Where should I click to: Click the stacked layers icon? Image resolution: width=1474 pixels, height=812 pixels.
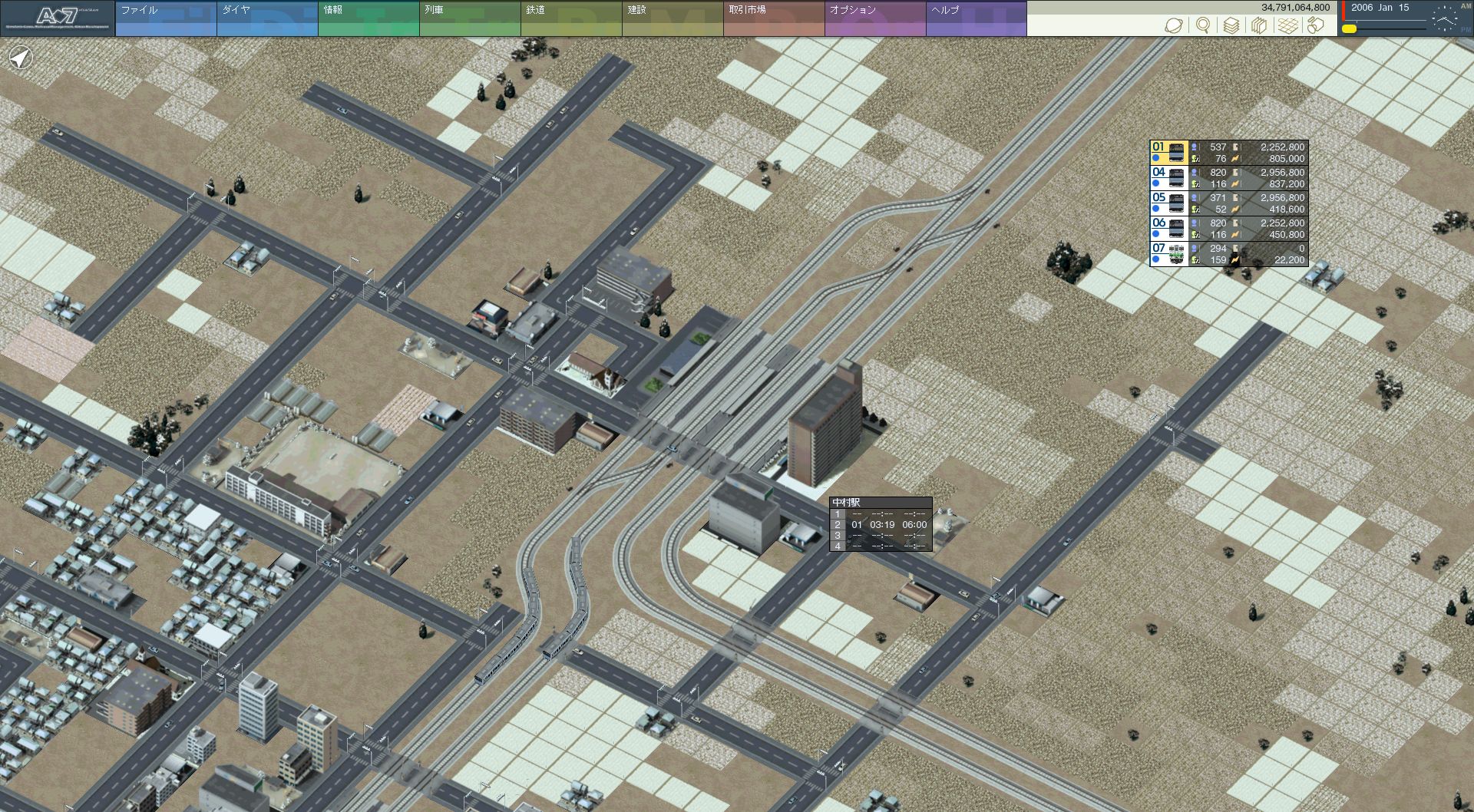click(x=1231, y=25)
